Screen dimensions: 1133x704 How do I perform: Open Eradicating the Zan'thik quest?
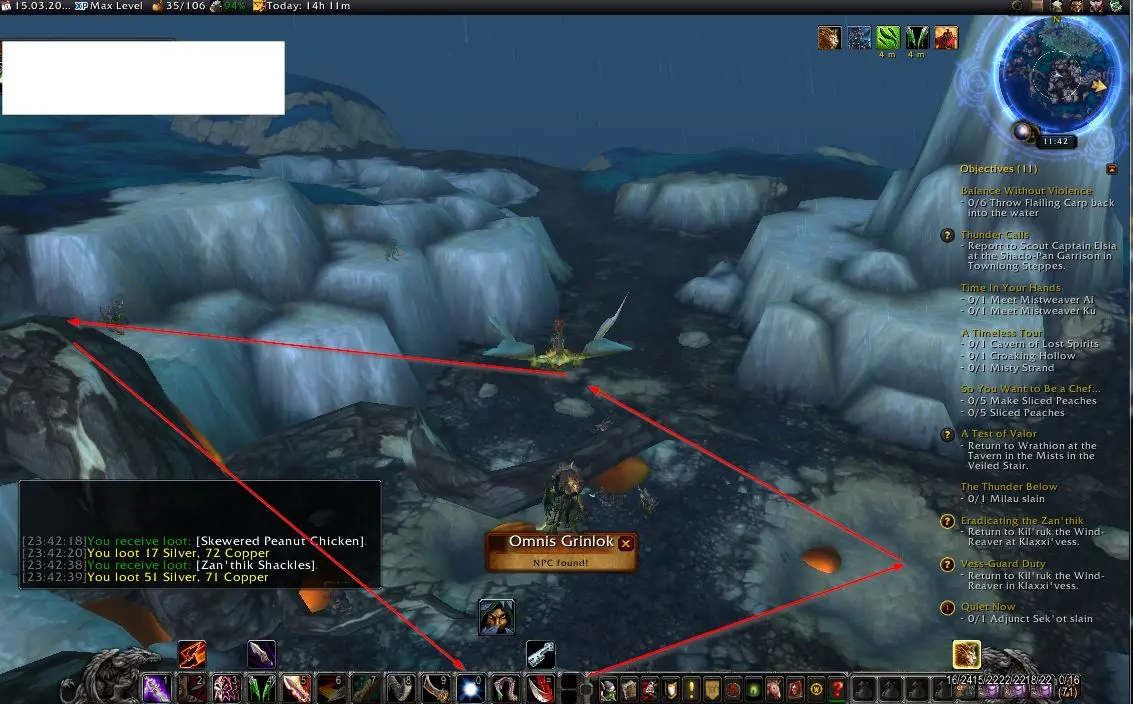pos(1022,521)
